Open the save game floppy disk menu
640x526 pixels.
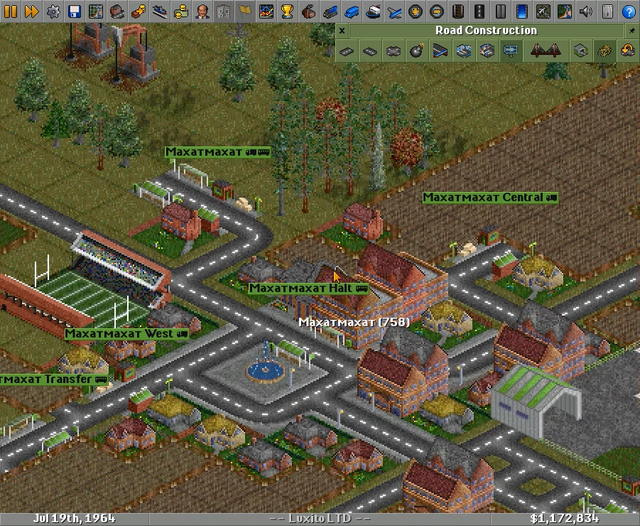coord(76,11)
